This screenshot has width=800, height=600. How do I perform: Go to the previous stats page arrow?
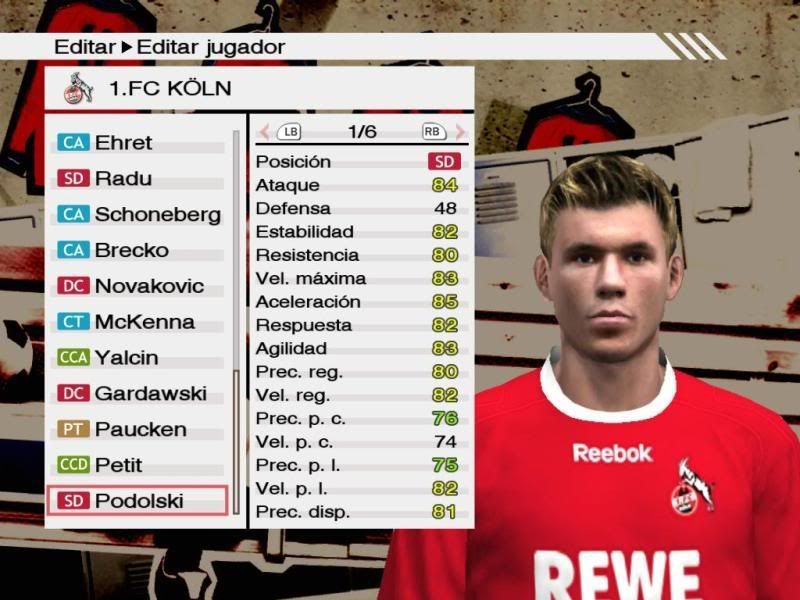tap(264, 132)
